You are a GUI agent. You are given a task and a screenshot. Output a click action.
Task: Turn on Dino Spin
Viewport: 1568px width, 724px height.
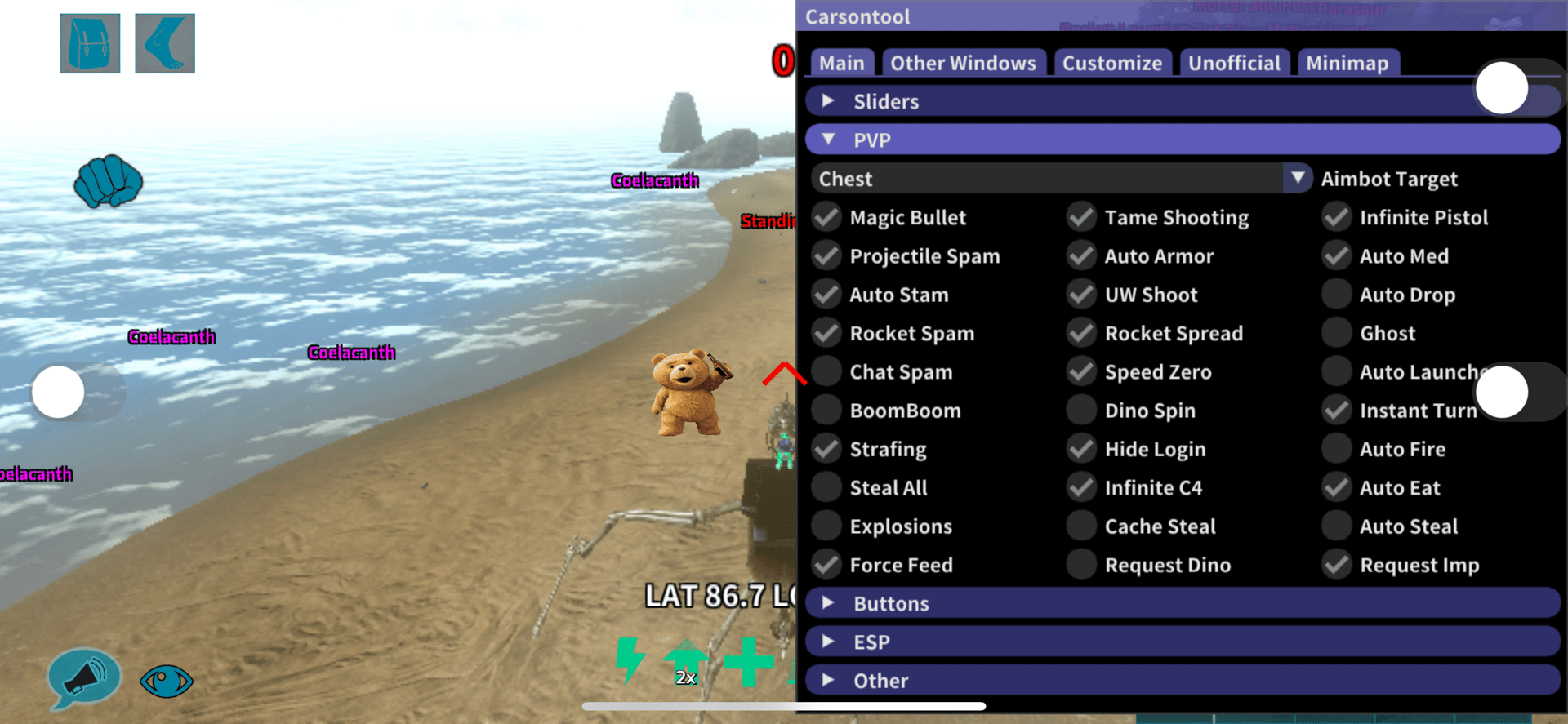(1082, 410)
